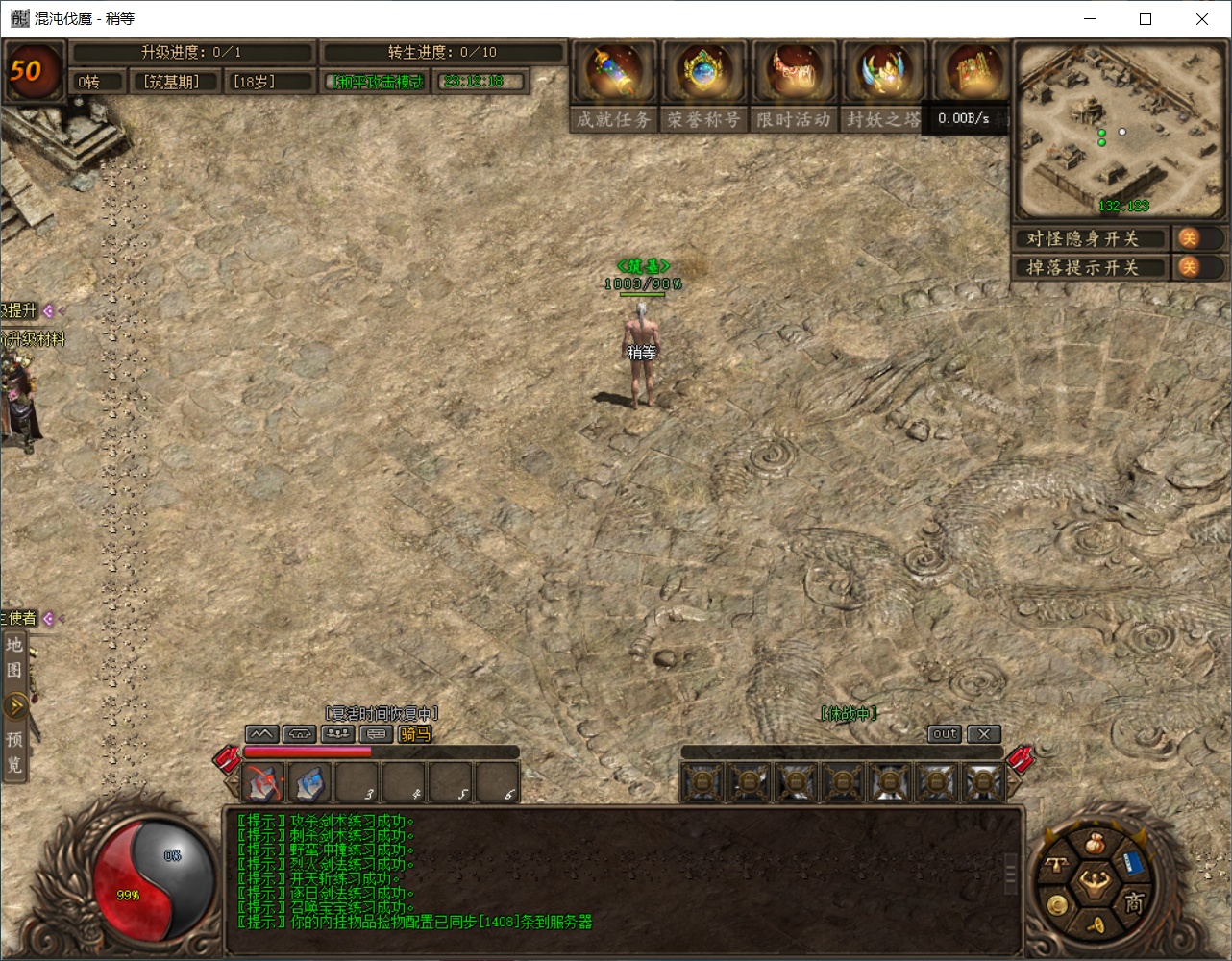This screenshot has height=961, width=1232.
Task: Click the 骑马 ride toggle button
Action: 414,734
